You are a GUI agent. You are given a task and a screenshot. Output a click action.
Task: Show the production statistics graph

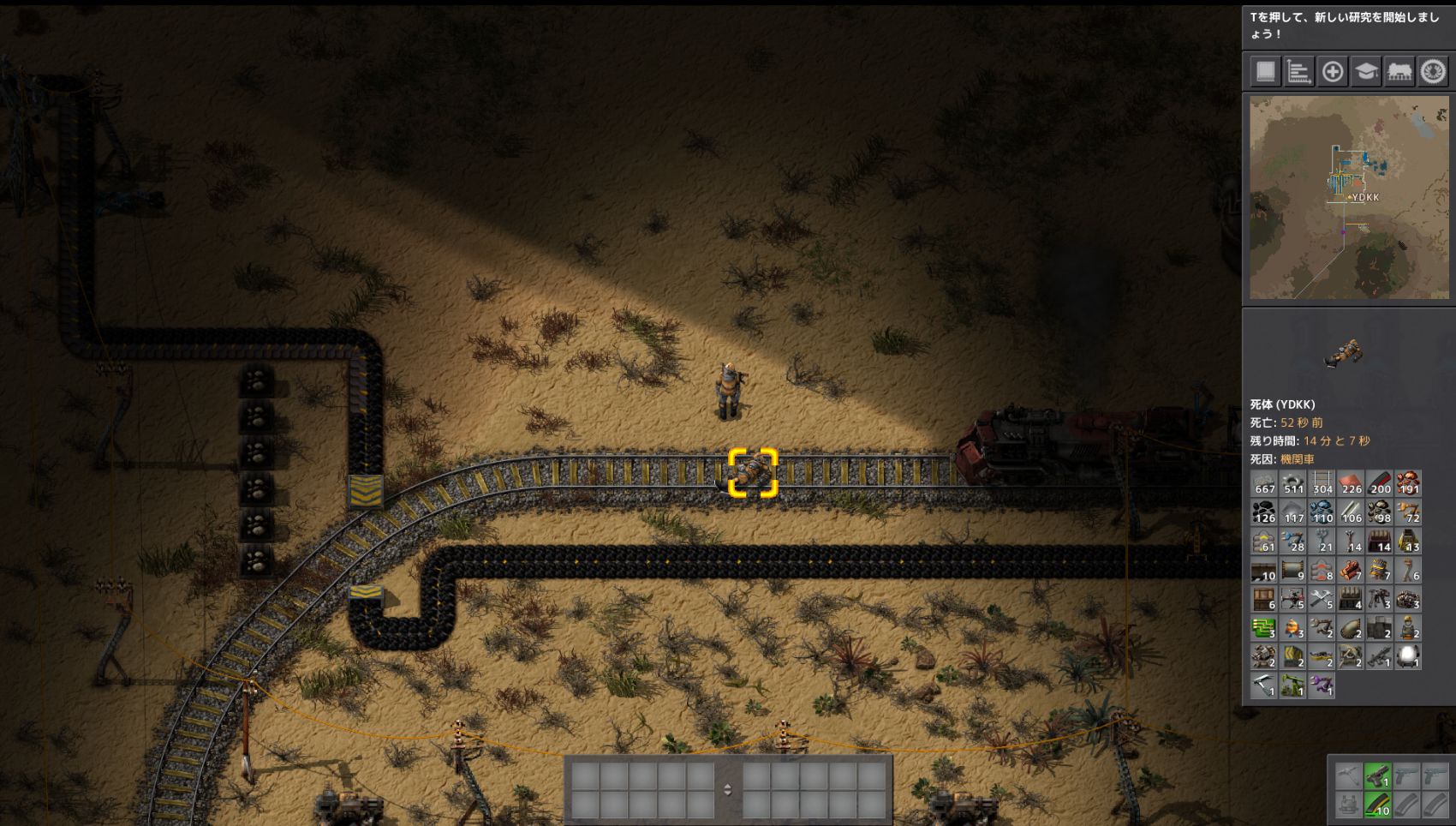[x=1298, y=71]
